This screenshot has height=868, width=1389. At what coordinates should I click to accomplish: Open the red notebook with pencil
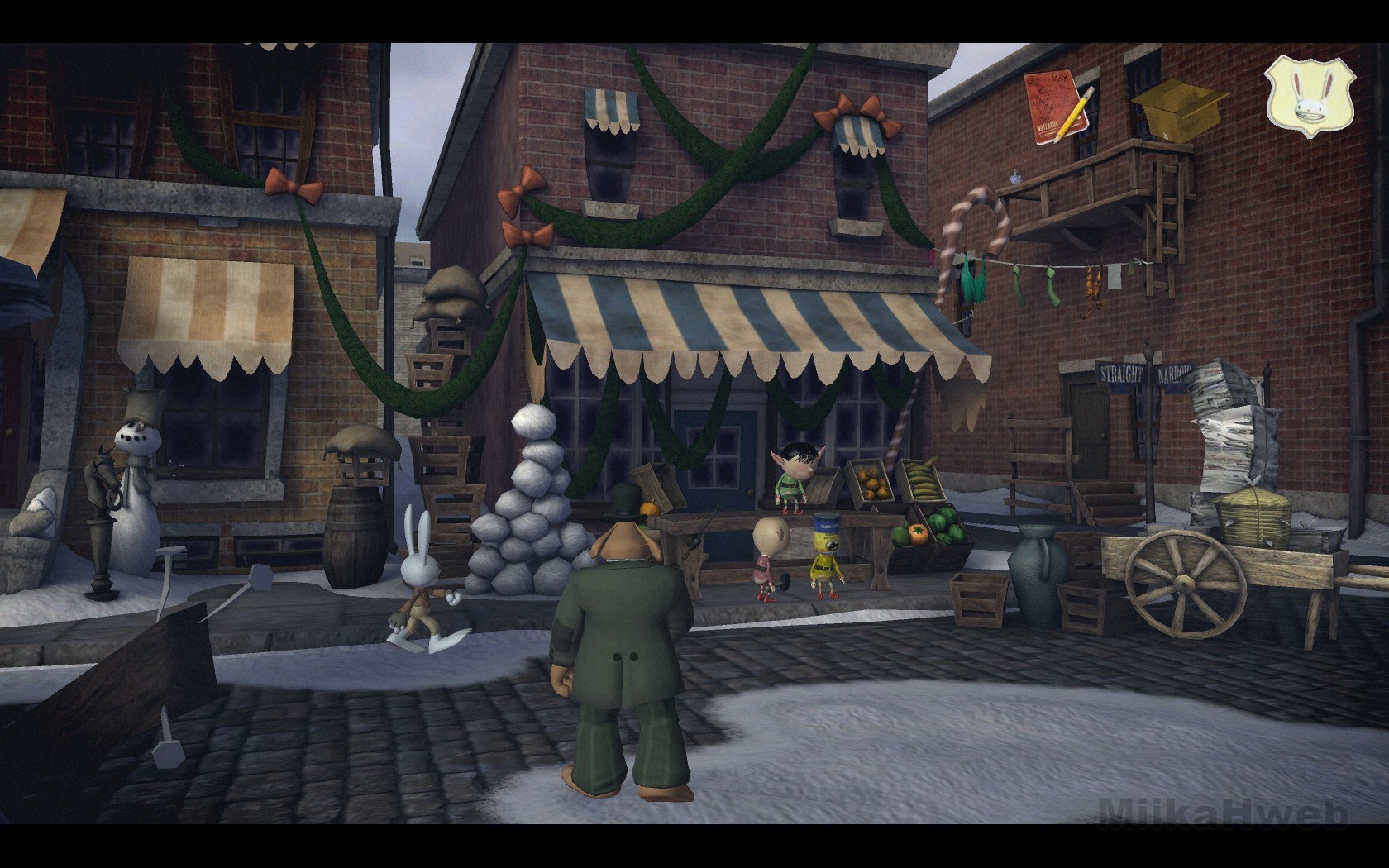tap(1058, 108)
